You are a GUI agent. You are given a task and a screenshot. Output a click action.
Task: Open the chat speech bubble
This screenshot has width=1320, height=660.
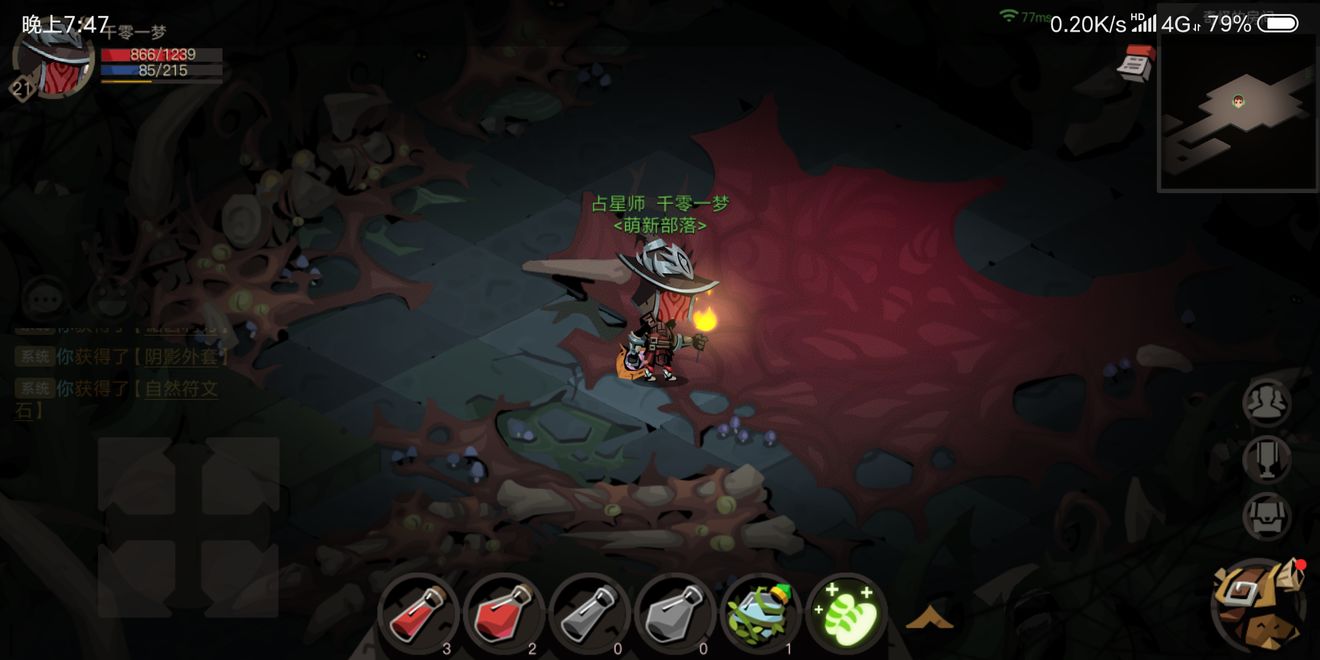coord(44,298)
